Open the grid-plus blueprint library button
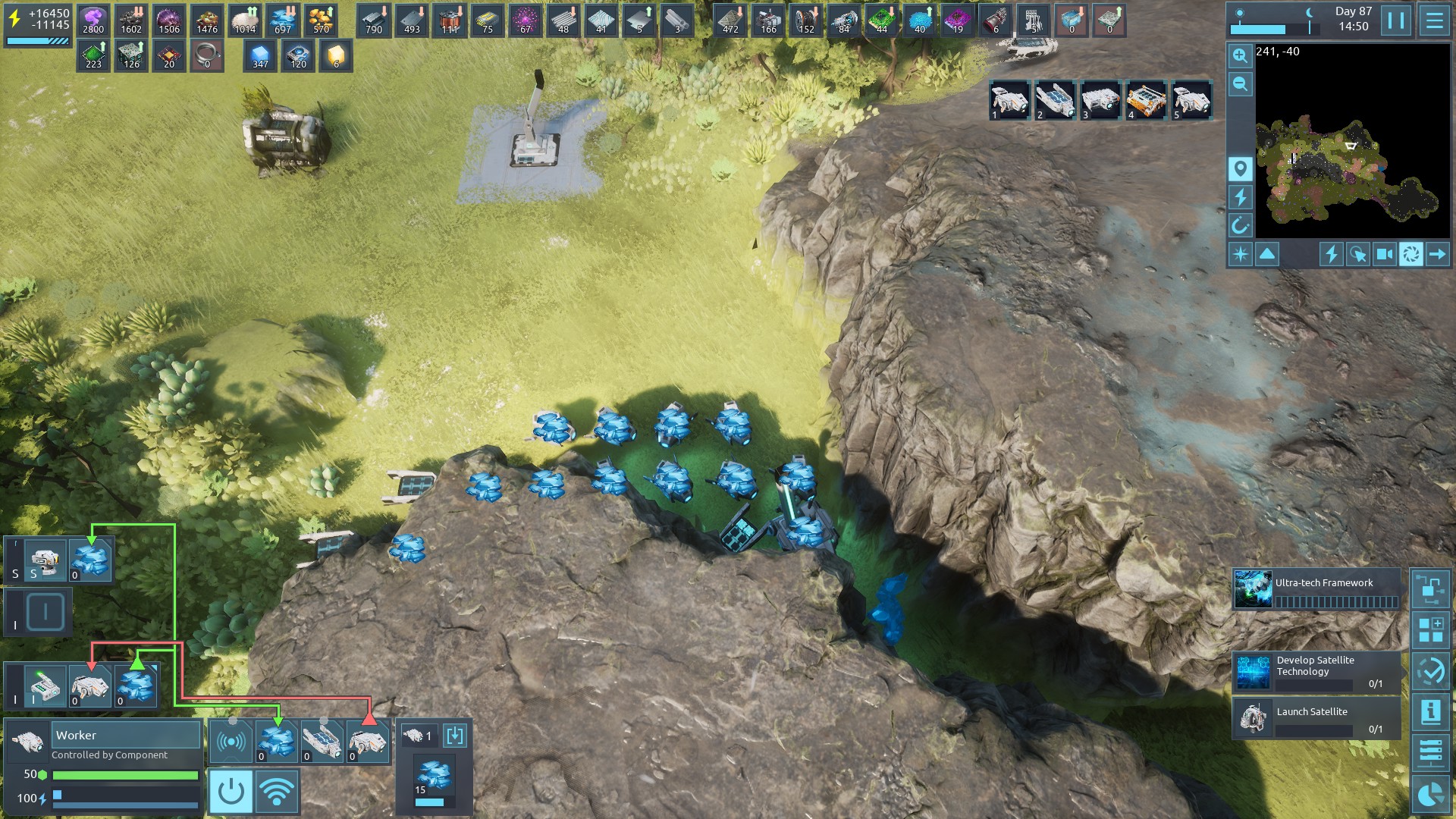 [1431, 629]
